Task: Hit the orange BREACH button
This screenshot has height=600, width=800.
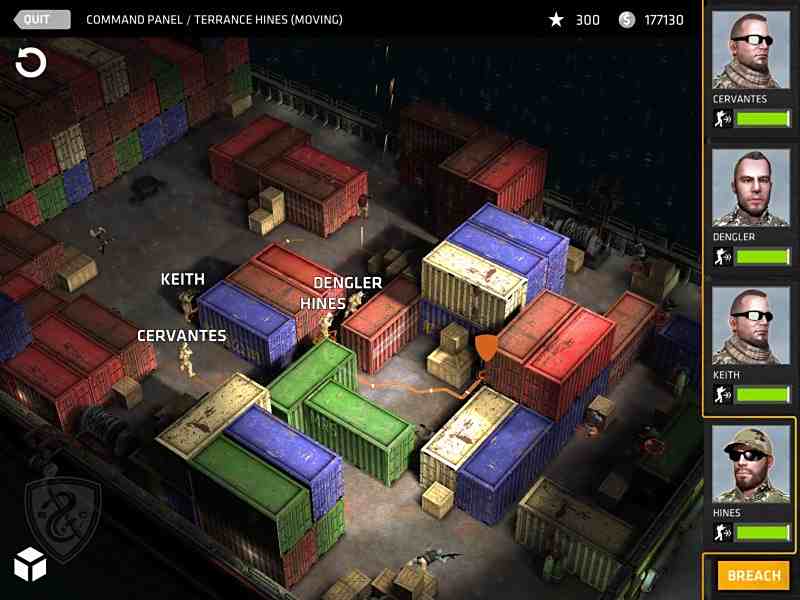Action: coord(753,576)
